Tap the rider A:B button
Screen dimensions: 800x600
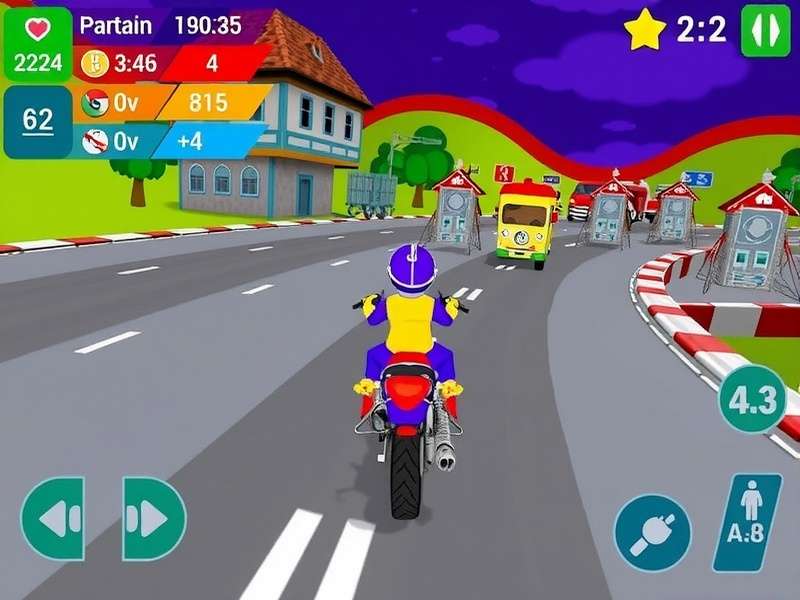747,522
